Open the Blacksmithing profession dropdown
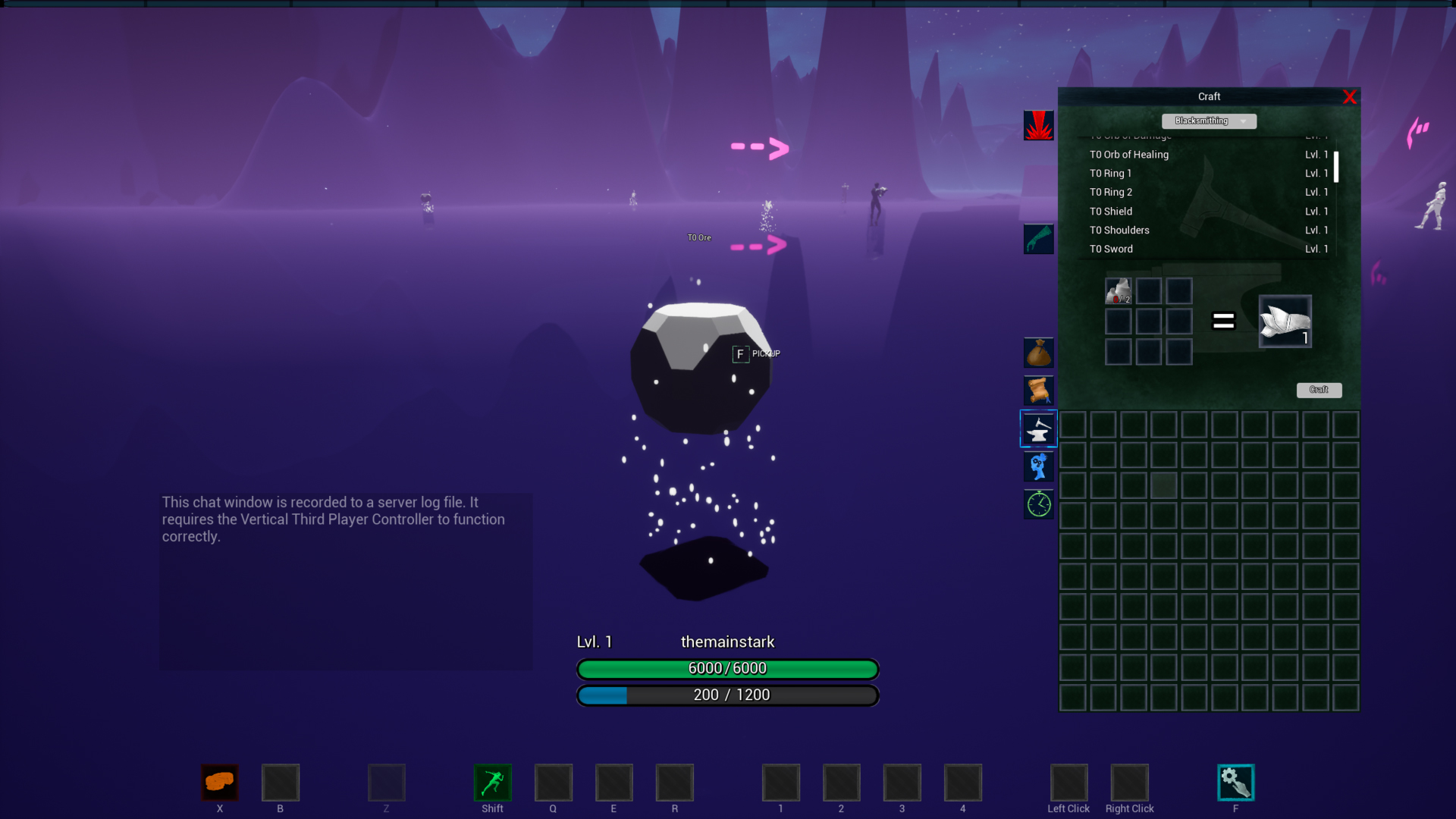Image resolution: width=1456 pixels, height=819 pixels. coord(1209,121)
